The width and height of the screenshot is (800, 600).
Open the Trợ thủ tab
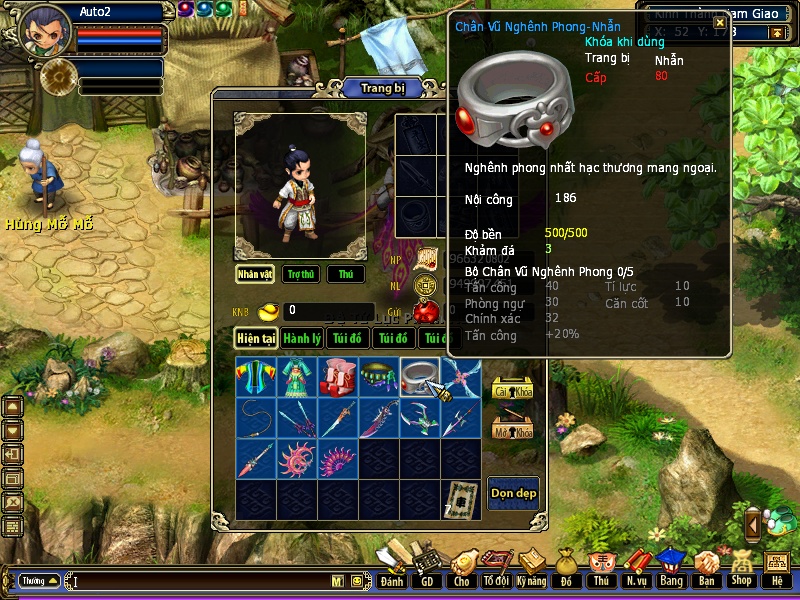(300, 274)
